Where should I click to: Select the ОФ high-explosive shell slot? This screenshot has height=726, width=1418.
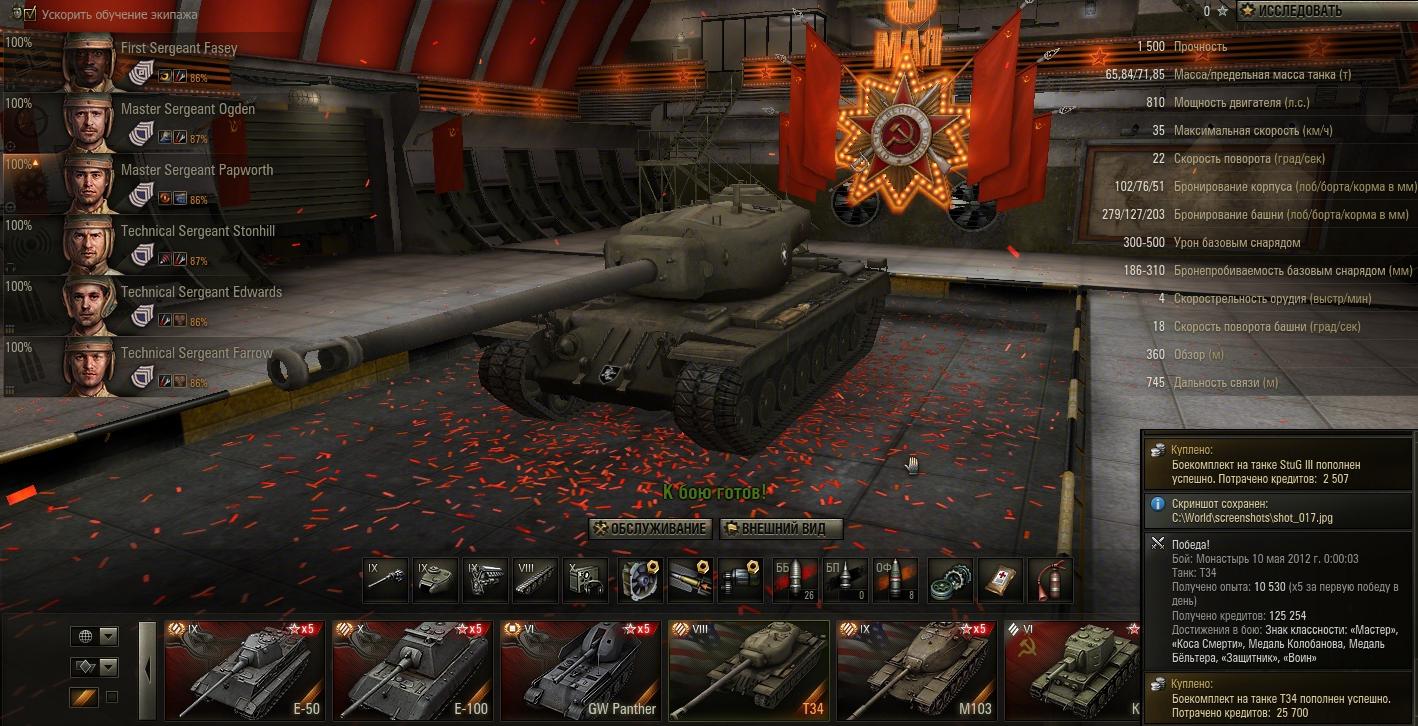pos(895,580)
